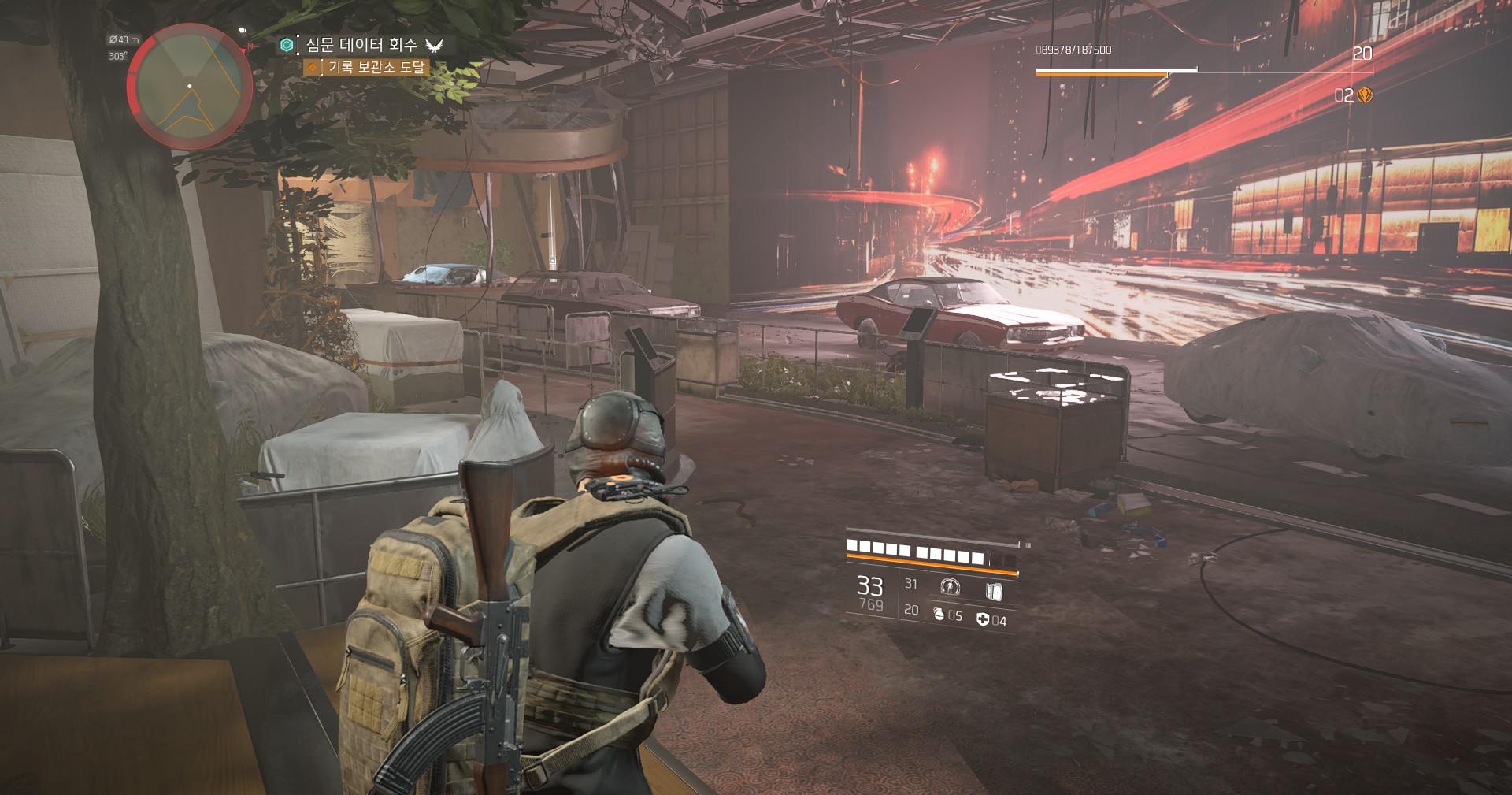Select the grenade icon
This screenshot has width=1512, height=795.
click(939, 614)
